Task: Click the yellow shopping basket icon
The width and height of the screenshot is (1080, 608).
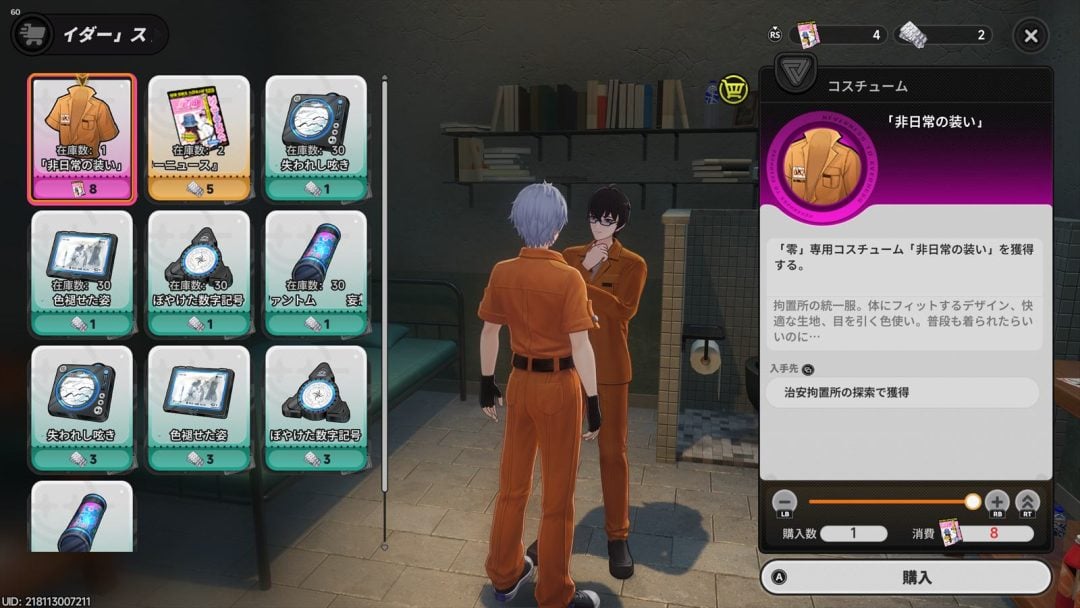Action: (x=735, y=90)
